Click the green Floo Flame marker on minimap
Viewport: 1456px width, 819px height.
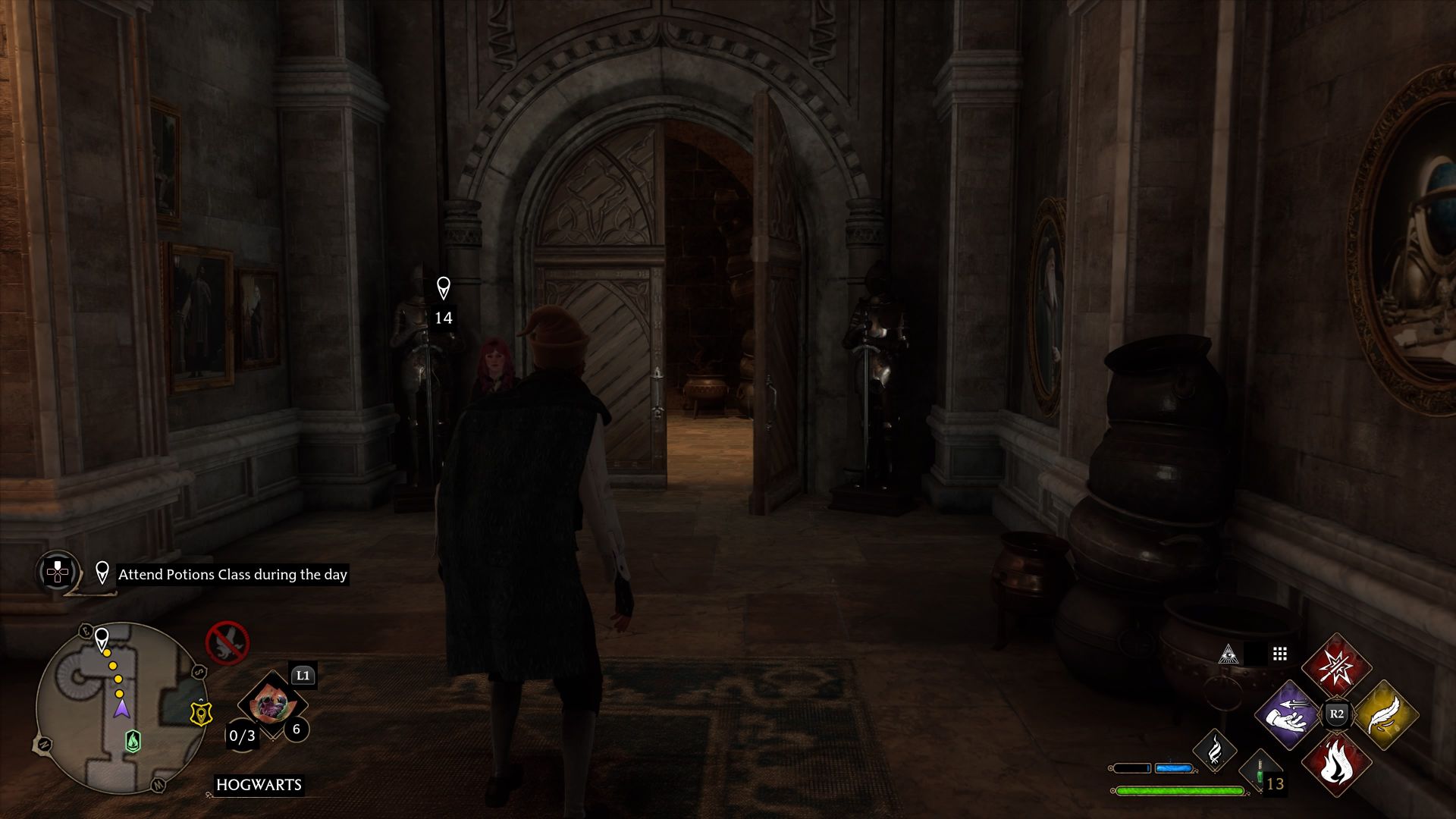[x=133, y=740]
